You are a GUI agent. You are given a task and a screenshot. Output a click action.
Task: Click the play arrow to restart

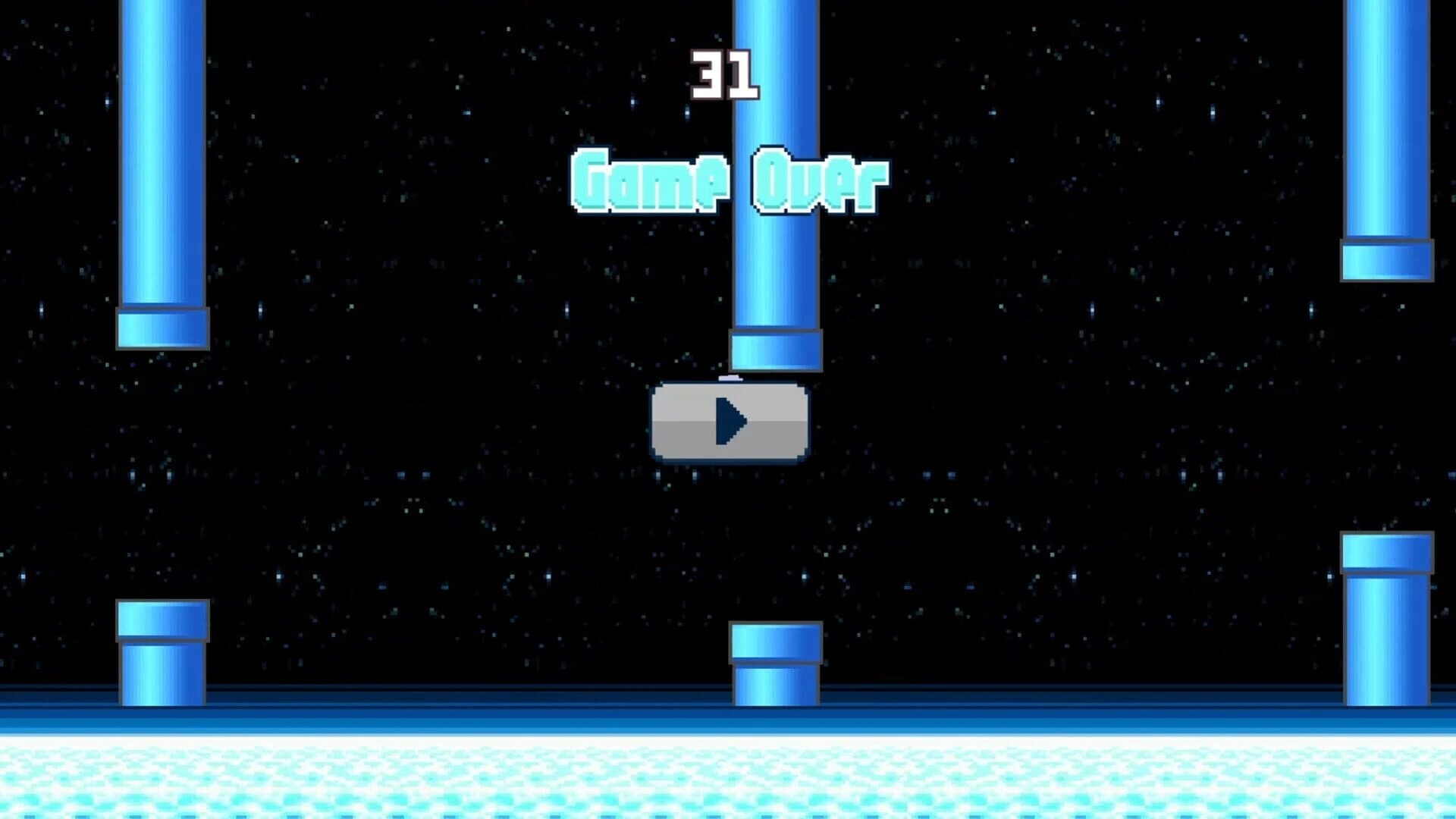[x=730, y=422]
